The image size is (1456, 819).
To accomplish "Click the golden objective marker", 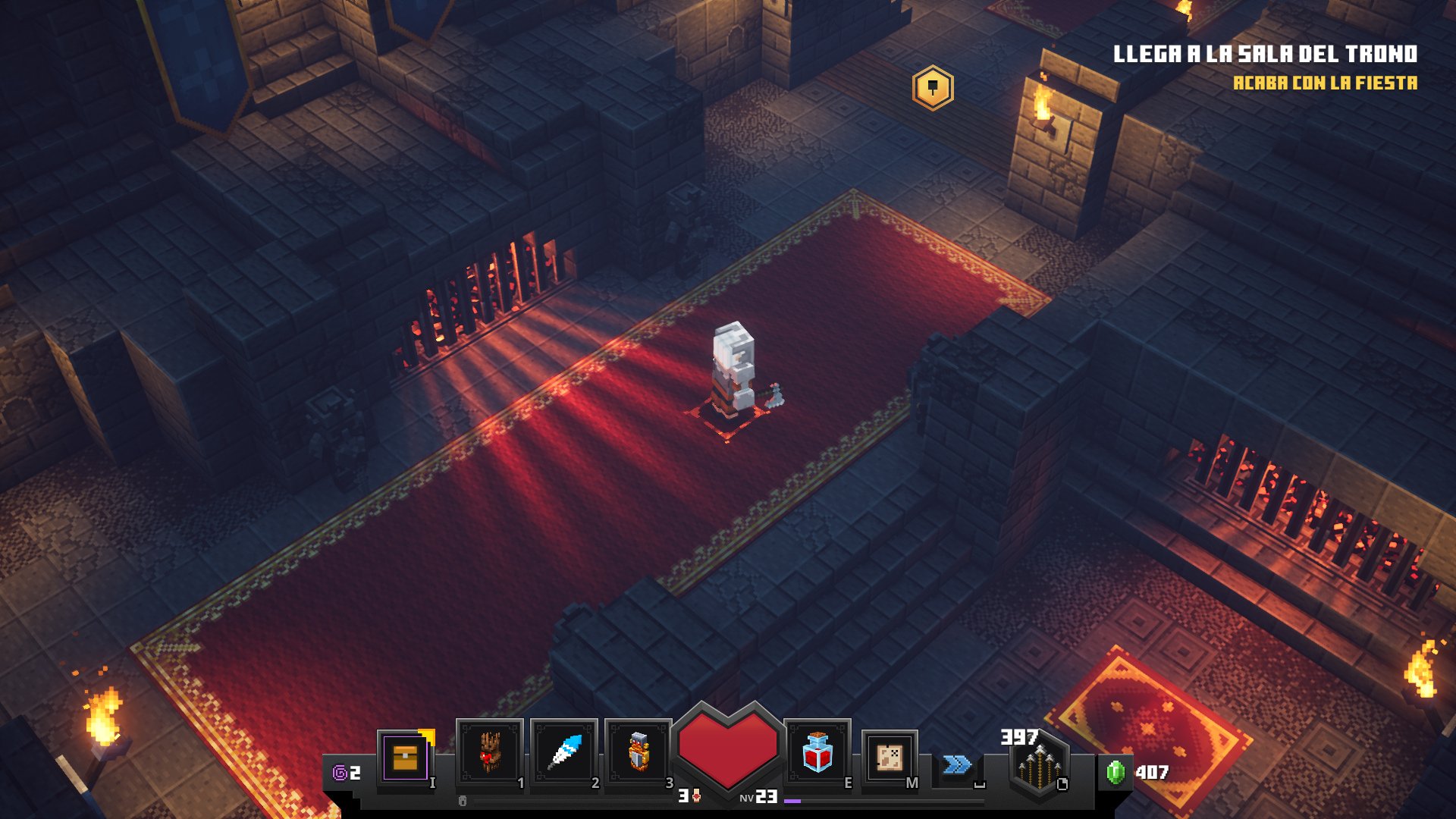I will [x=933, y=88].
